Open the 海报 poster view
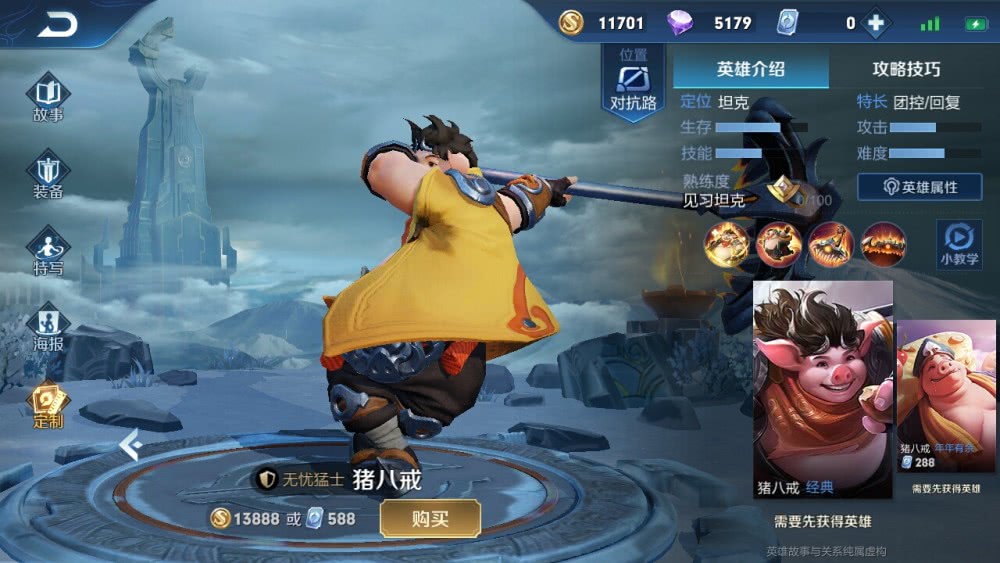 pyautogui.click(x=48, y=328)
